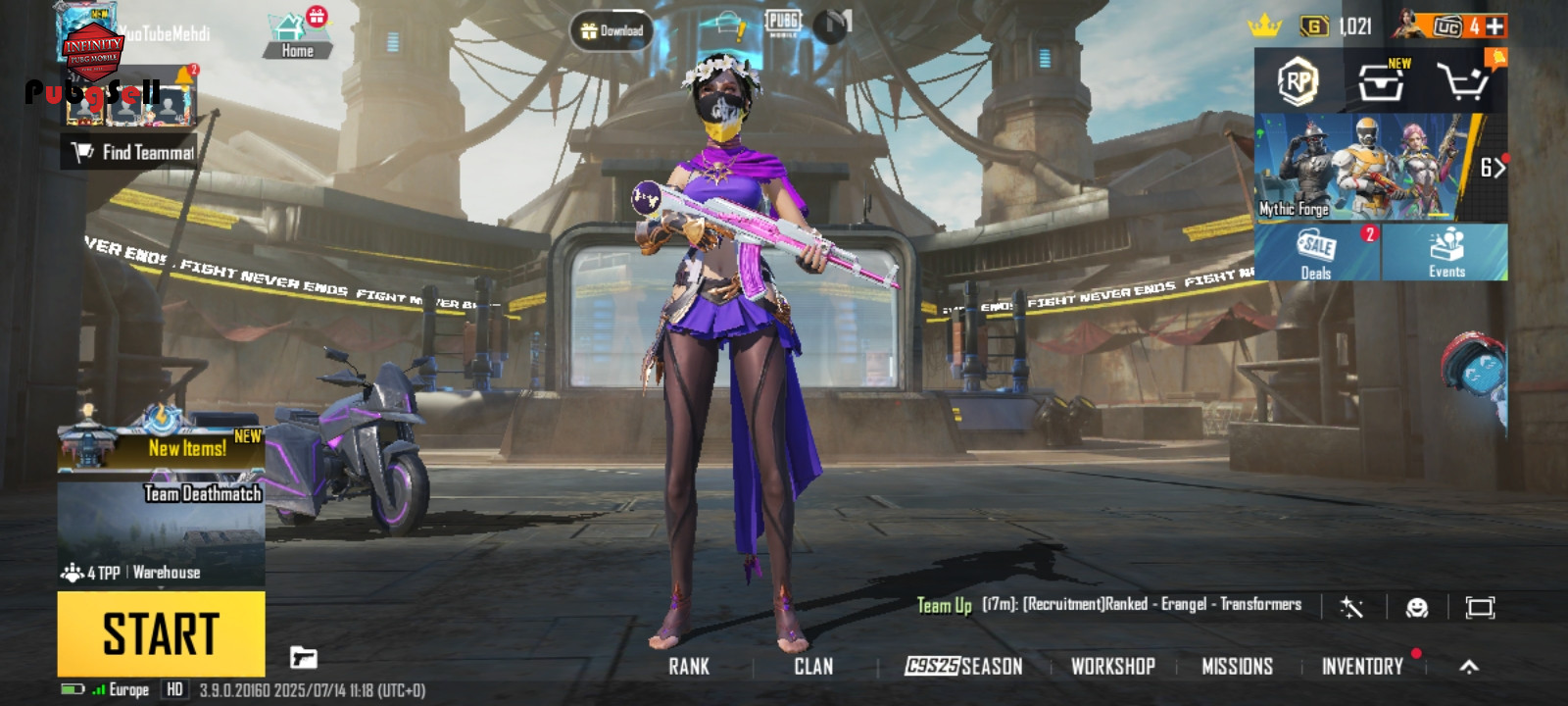Open the MISSIONS menu
This screenshot has height=706, width=1568.
pyautogui.click(x=1237, y=667)
